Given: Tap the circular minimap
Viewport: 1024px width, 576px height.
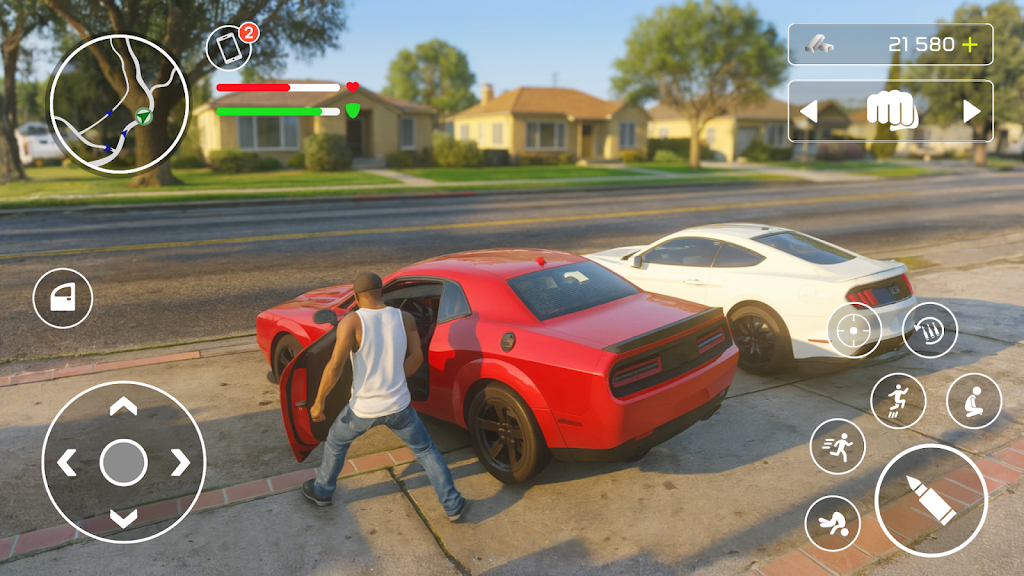Looking at the screenshot, I should (x=119, y=104).
